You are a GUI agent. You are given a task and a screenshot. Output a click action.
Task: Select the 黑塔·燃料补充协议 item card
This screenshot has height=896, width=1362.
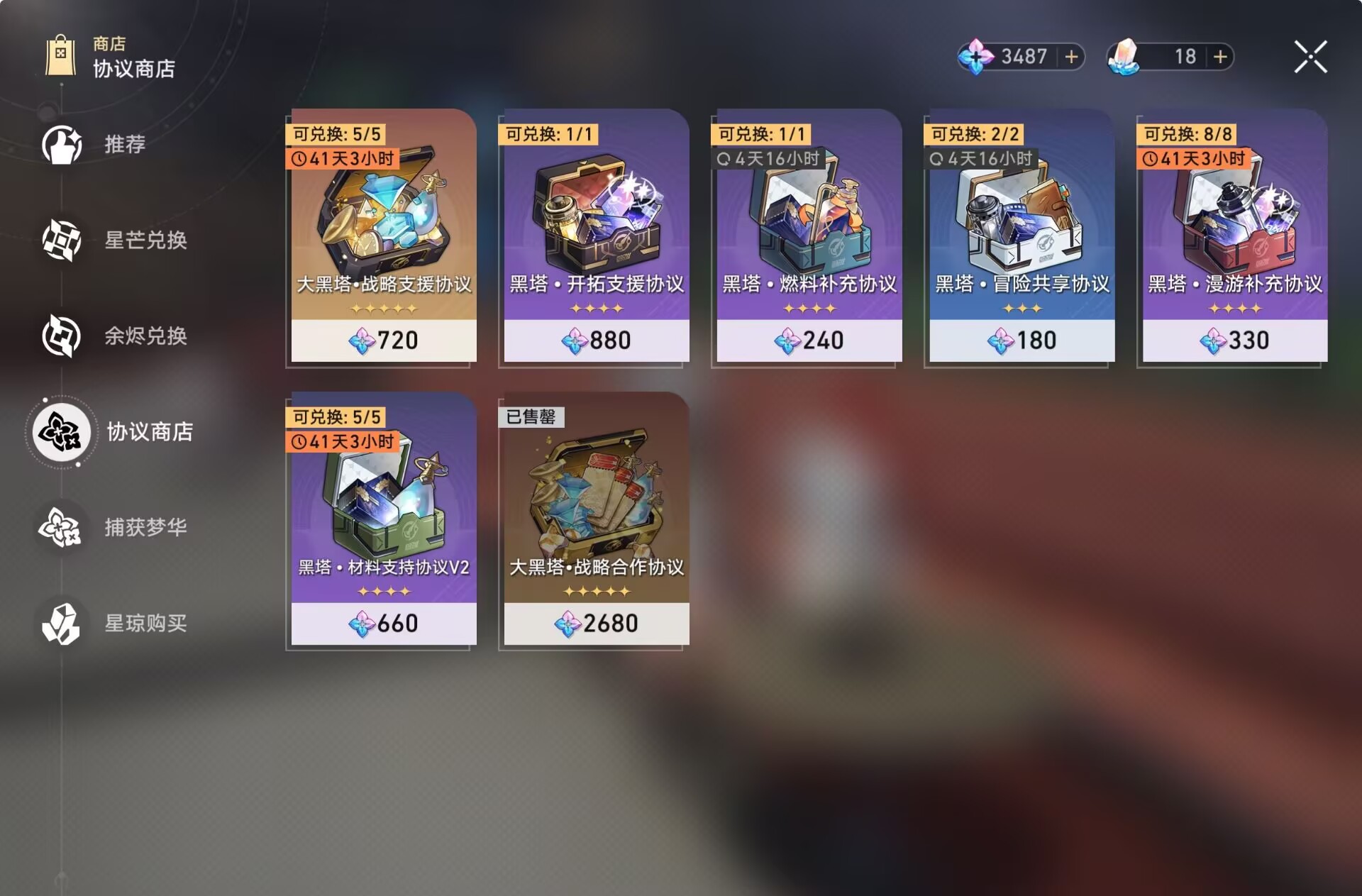[807, 234]
